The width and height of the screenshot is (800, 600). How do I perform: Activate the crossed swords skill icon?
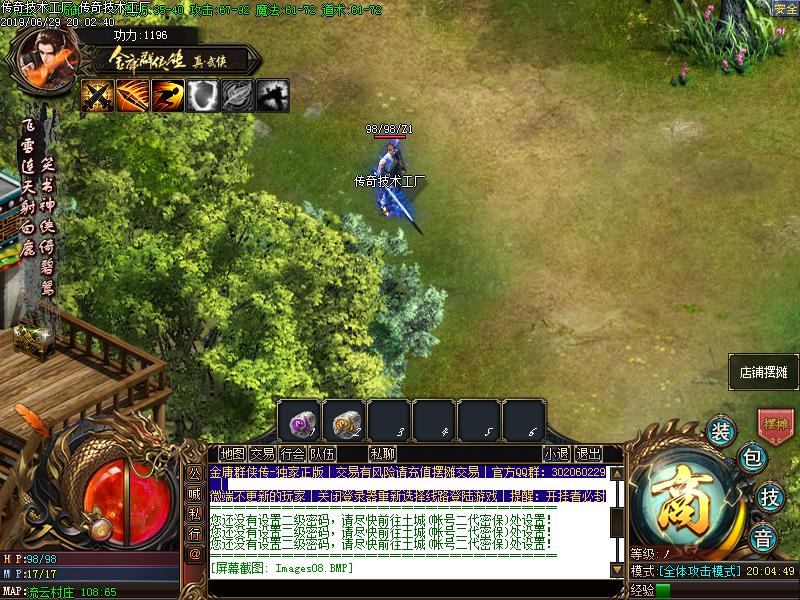(x=98, y=96)
